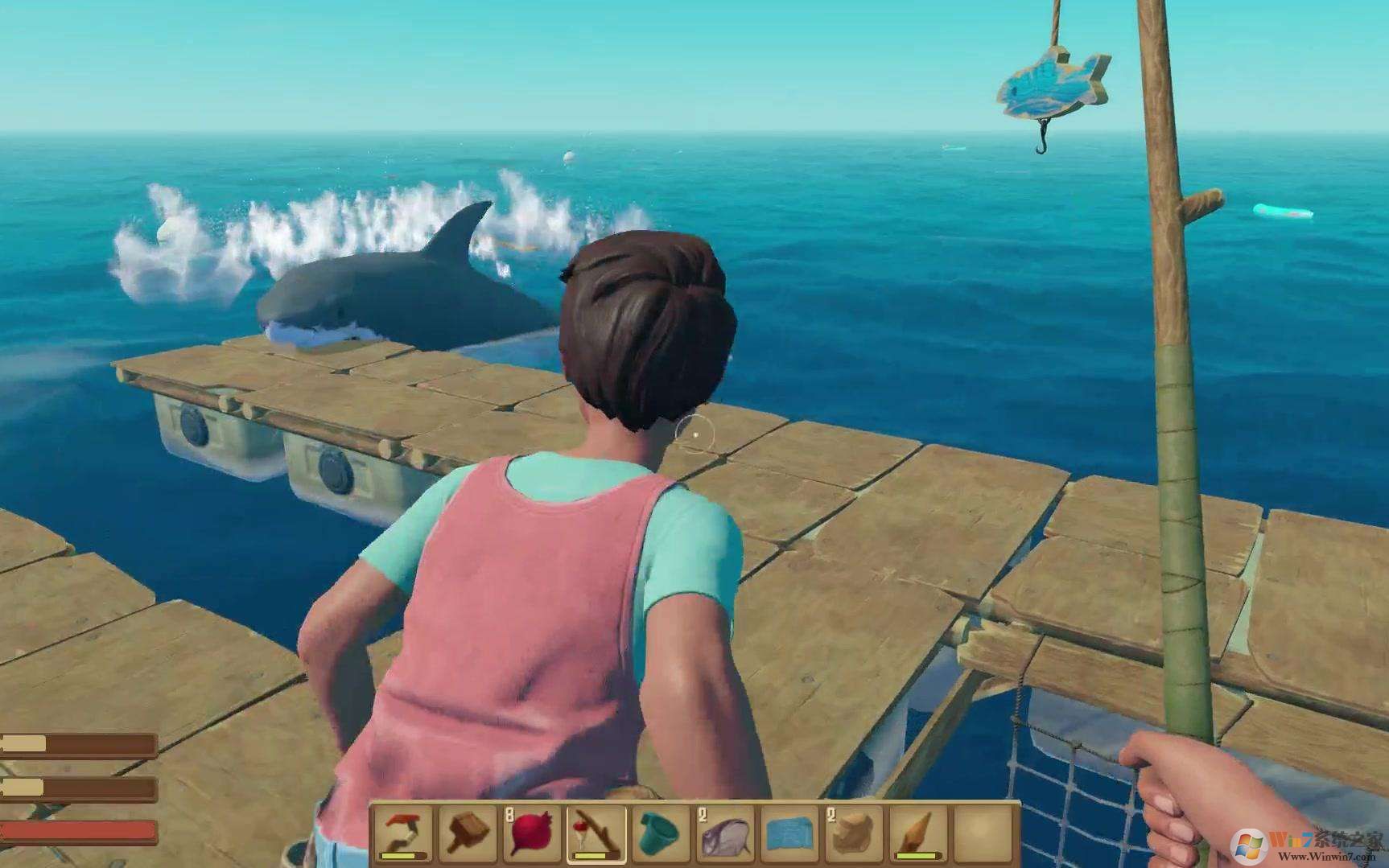Choose the blue blueprint item slot
The height and width of the screenshot is (868, 1389).
click(x=788, y=833)
